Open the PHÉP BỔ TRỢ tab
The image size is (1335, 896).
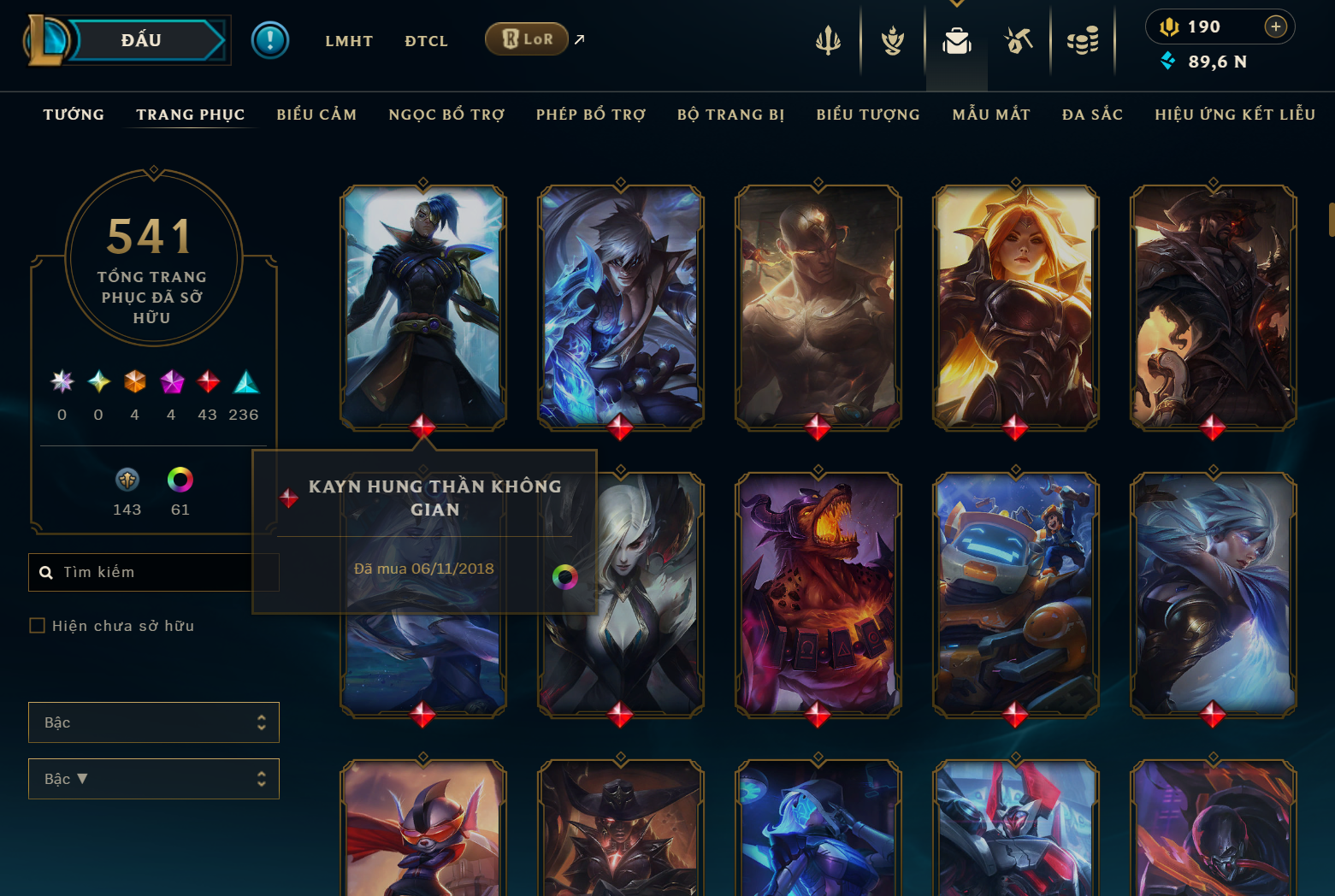pyautogui.click(x=591, y=115)
